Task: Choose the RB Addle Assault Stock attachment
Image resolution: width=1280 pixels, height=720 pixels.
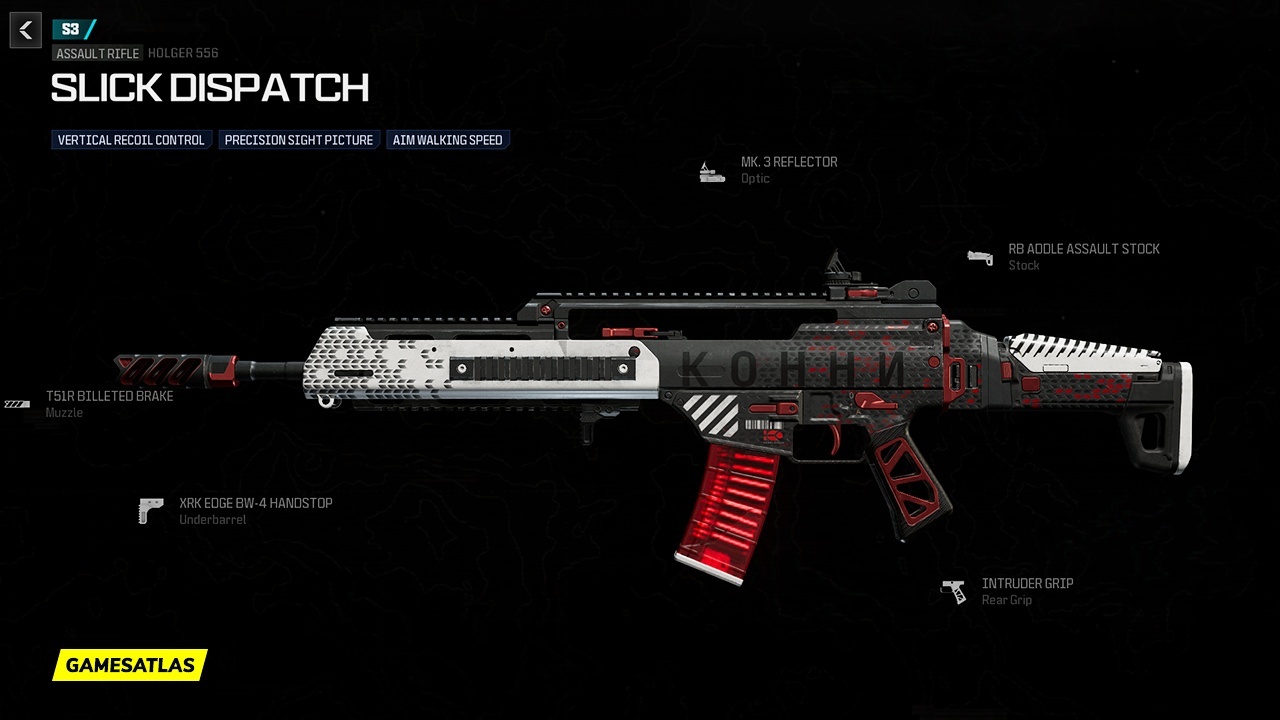Action: tap(1083, 249)
